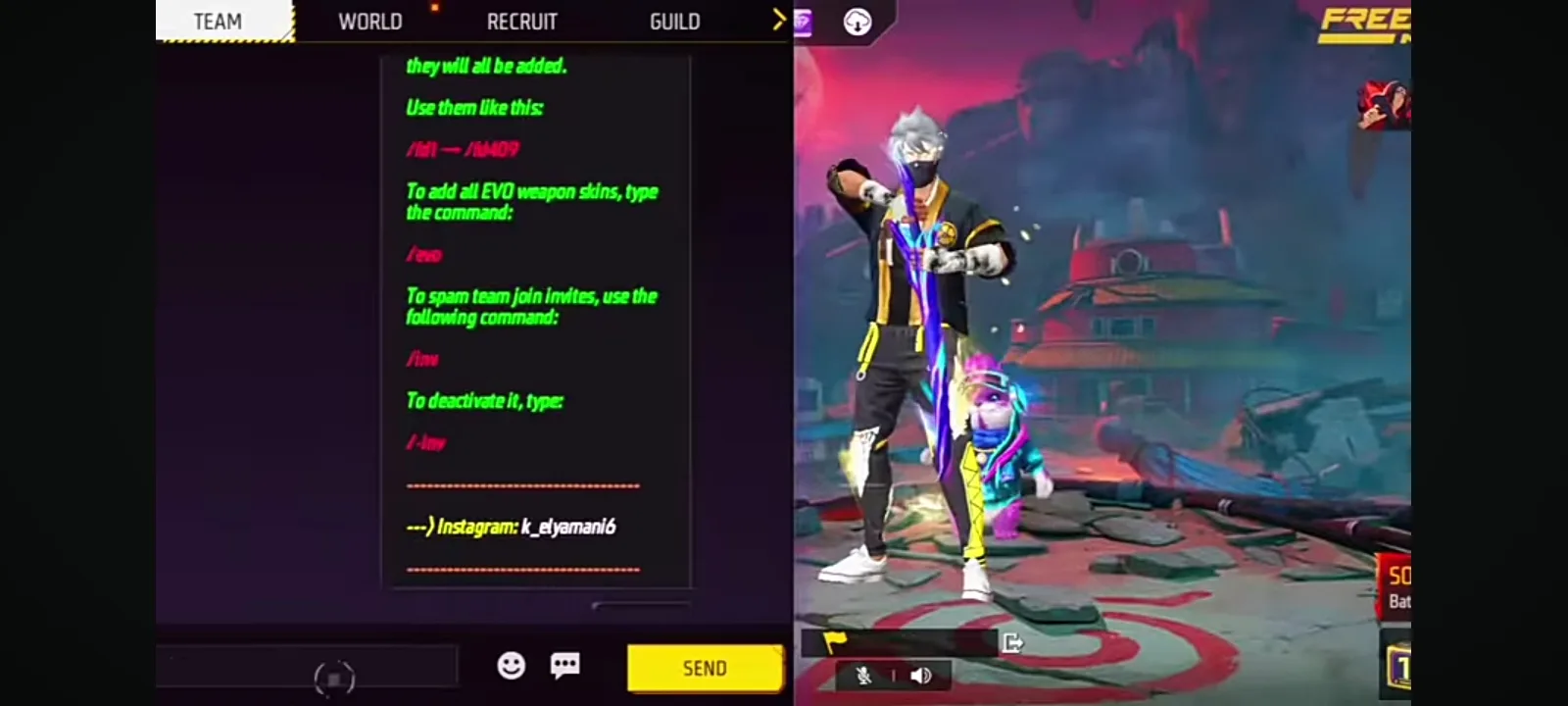
Task: Toggle the muted microphone
Action: [863, 676]
